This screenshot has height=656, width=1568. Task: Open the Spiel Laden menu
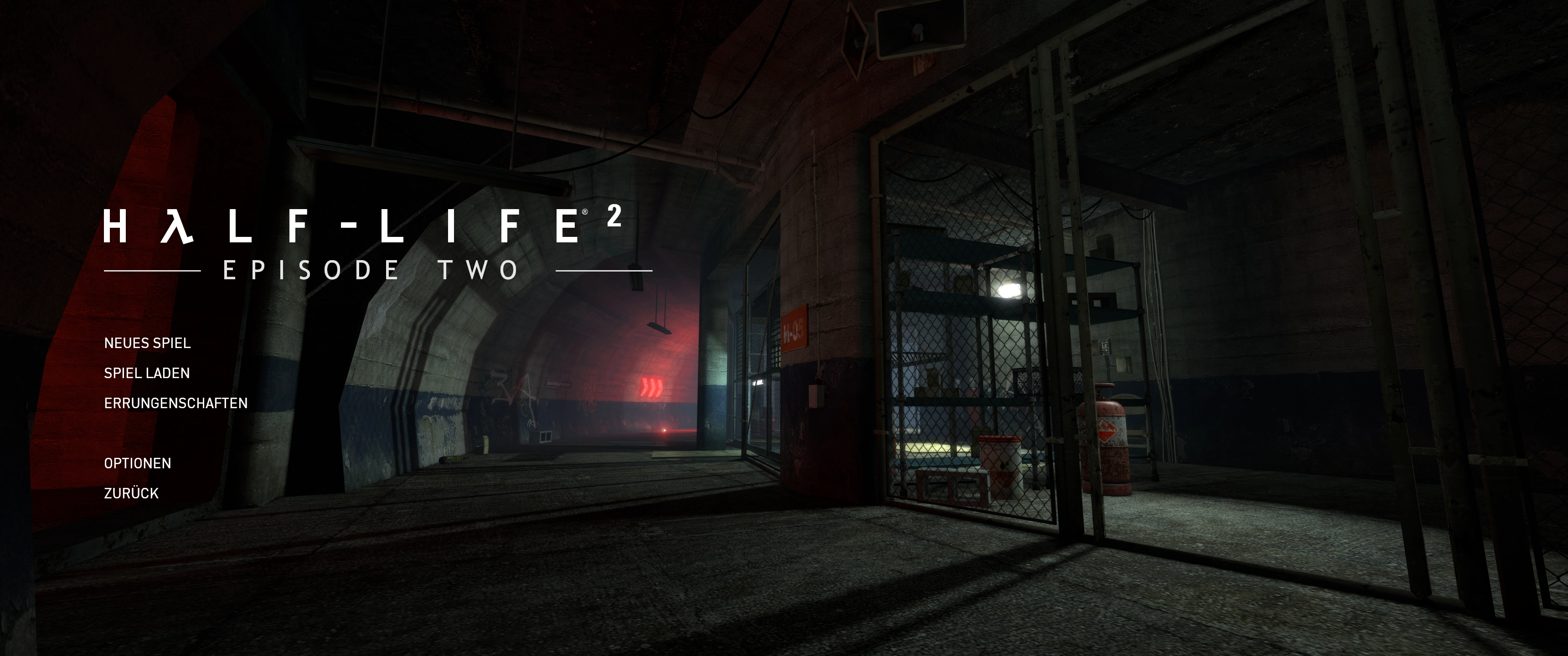[147, 373]
